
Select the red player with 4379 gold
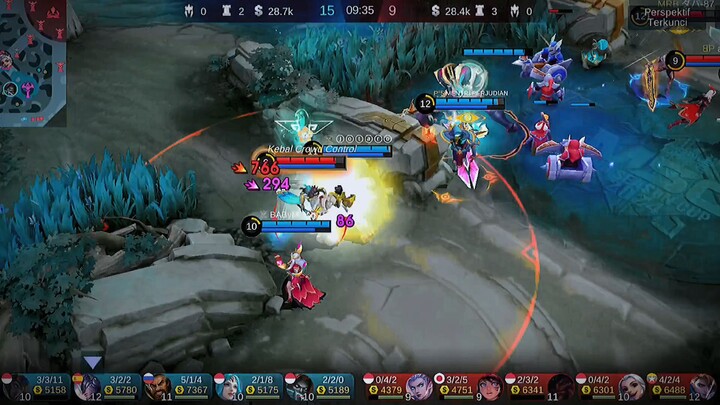click(x=397, y=386)
